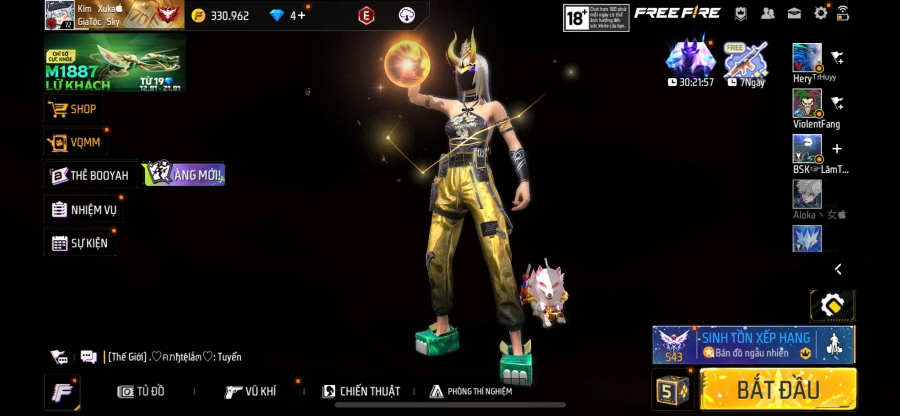
Task: Collapse the friends panel with the arrow
Action: pyautogui.click(x=838, y=269)
